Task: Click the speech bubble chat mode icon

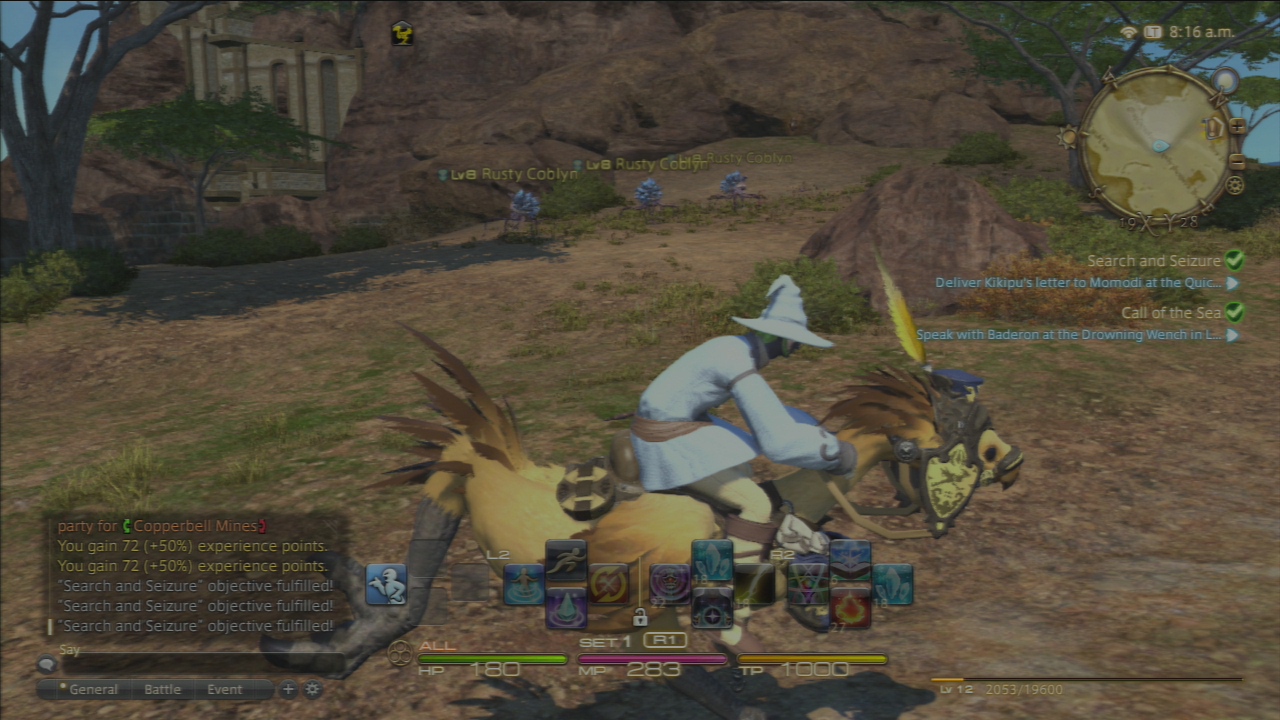Action: pyautogui.click(x=46, y=664)
